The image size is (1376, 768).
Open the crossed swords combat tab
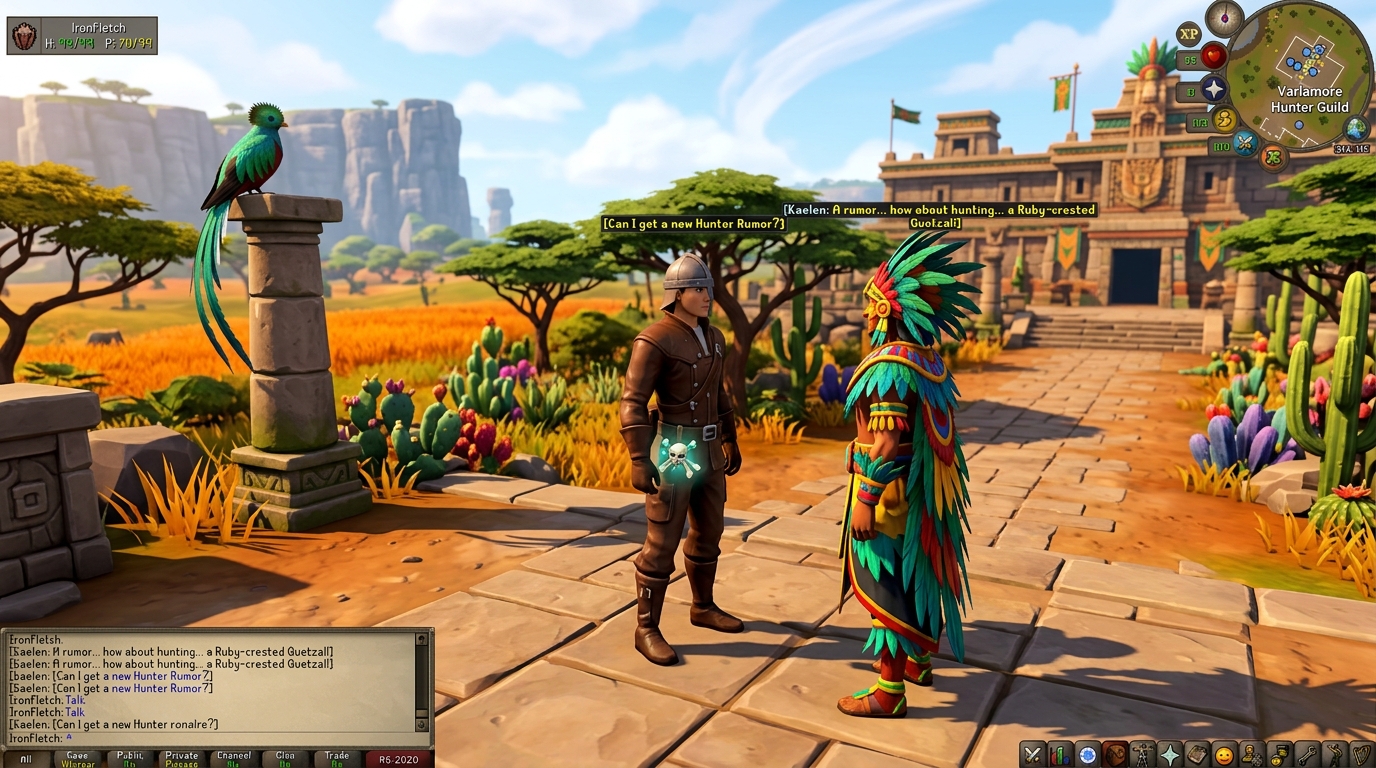pyautogui.click(x=1033, y=754)
